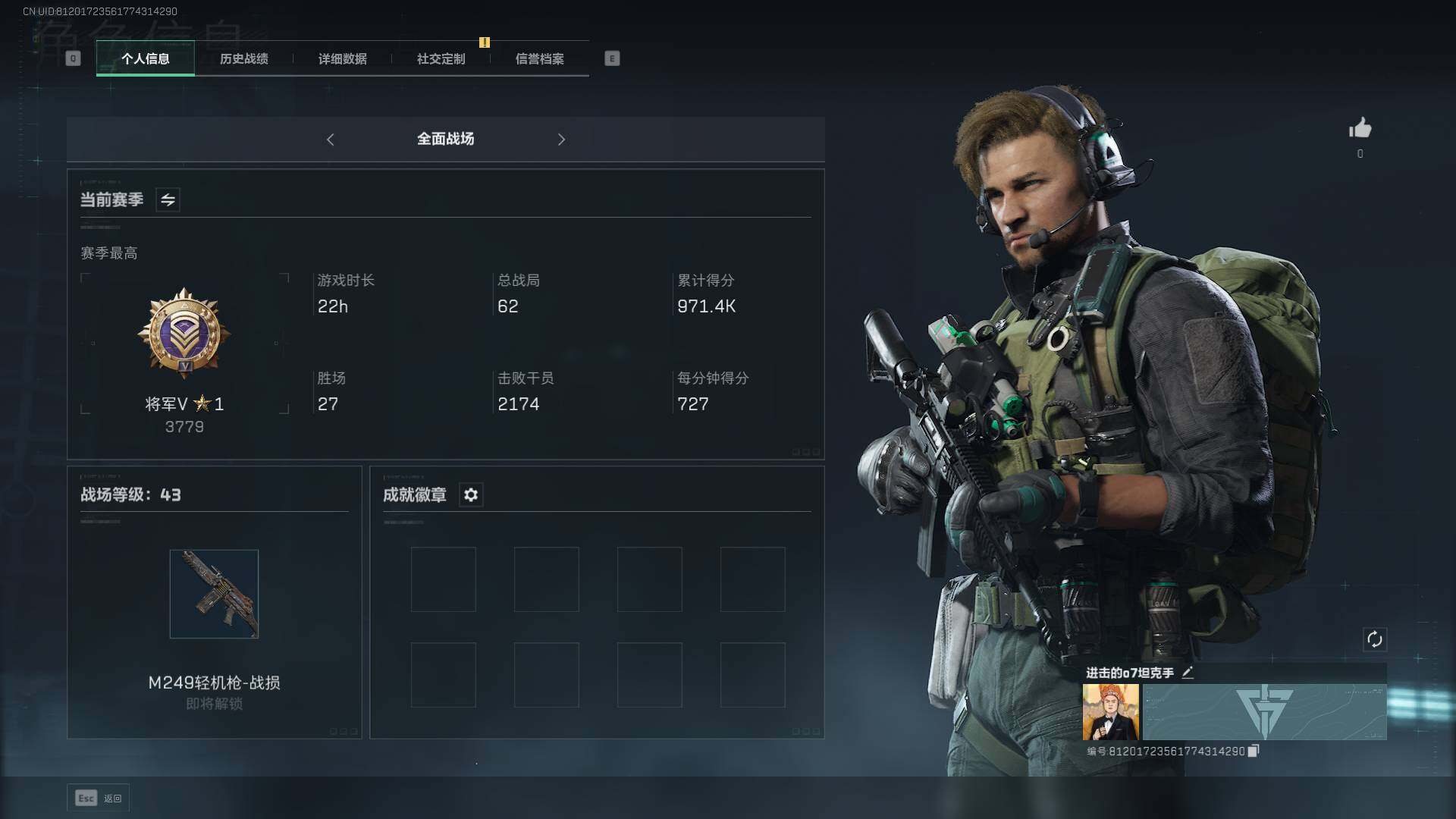1456x819 pixels.
Task: Open the player banner card
Action: tap(1264, 712)
